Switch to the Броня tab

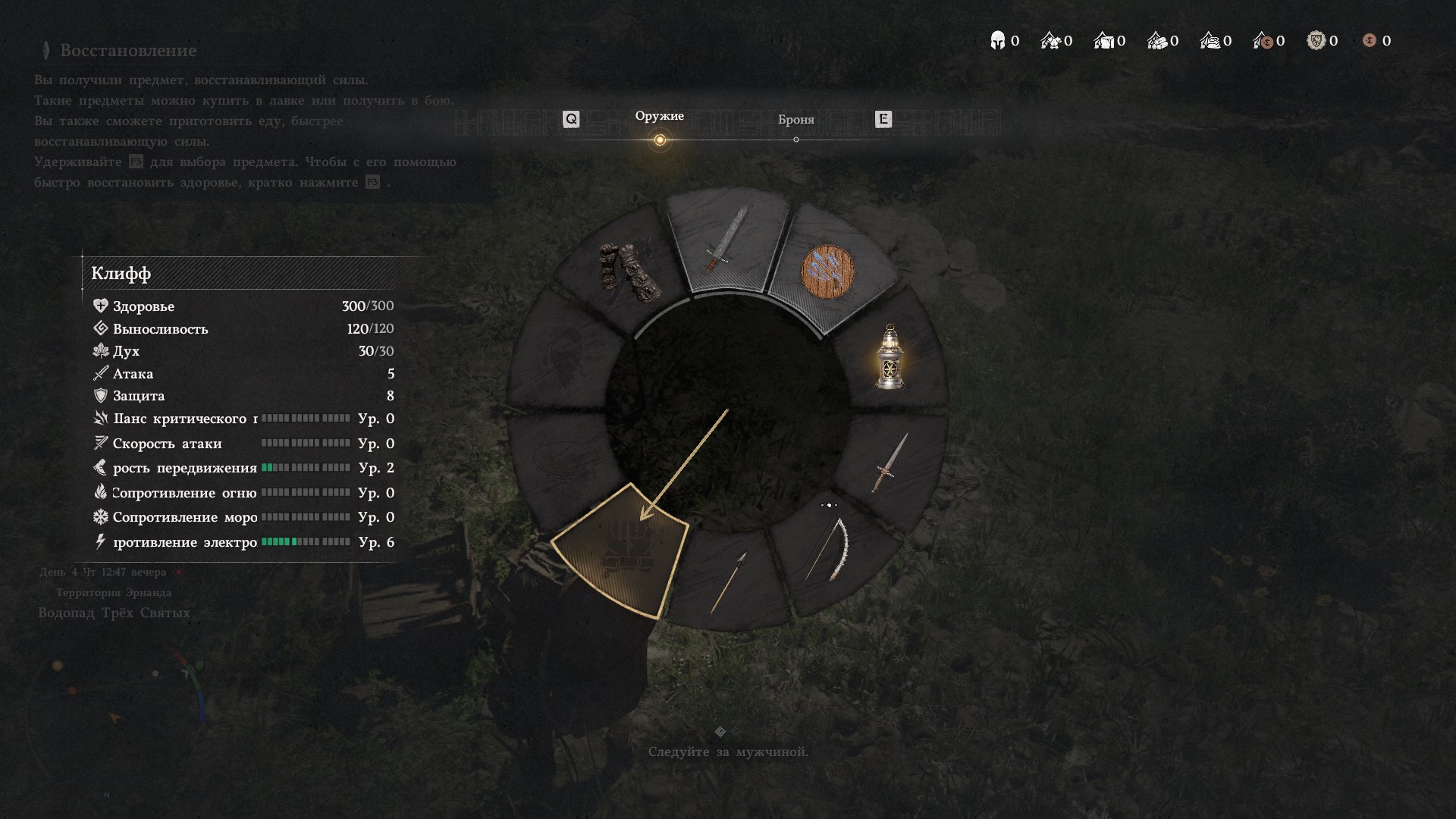click(795, 120)
